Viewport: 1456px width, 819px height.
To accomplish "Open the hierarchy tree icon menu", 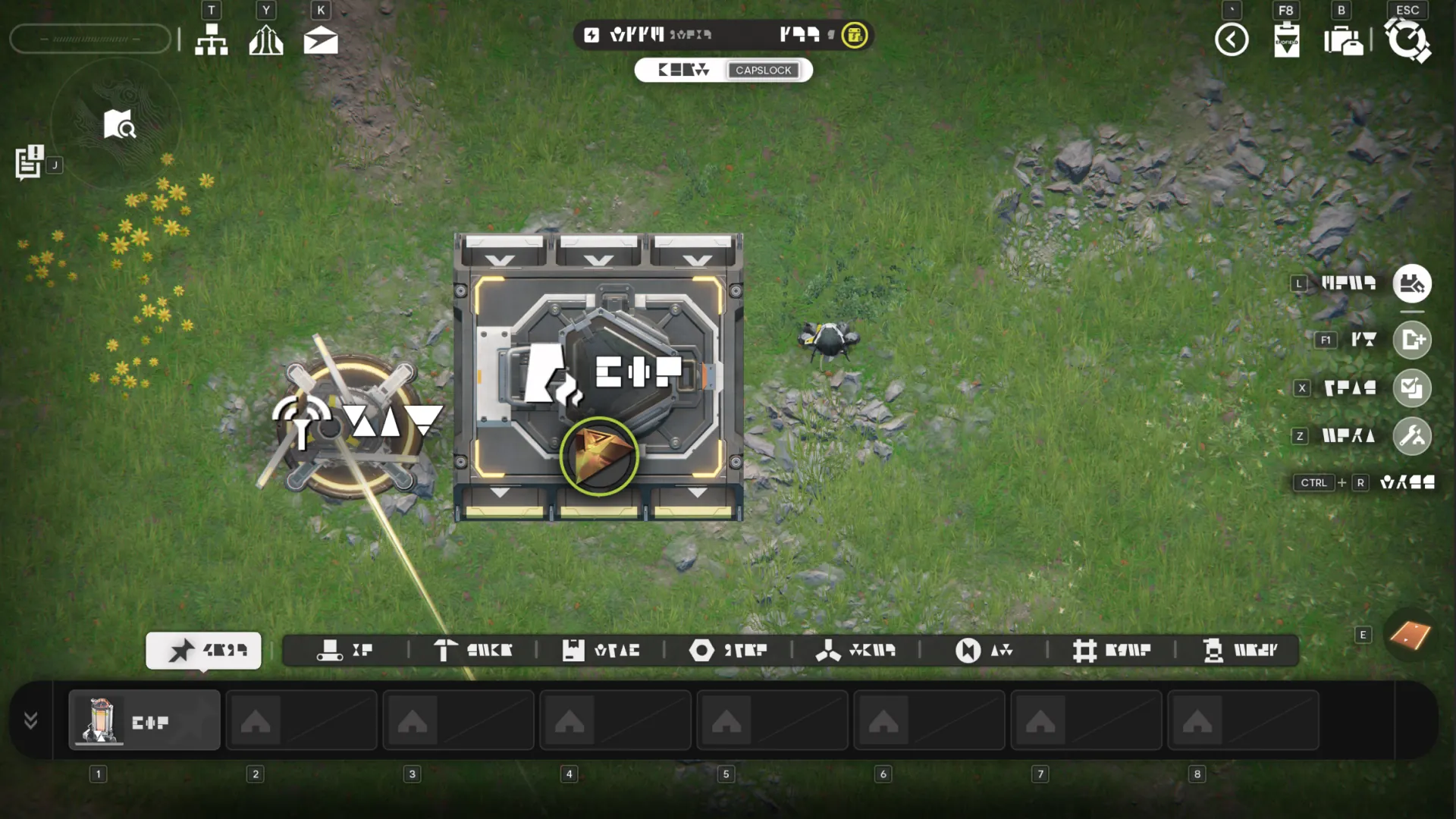I will [211, 39].
